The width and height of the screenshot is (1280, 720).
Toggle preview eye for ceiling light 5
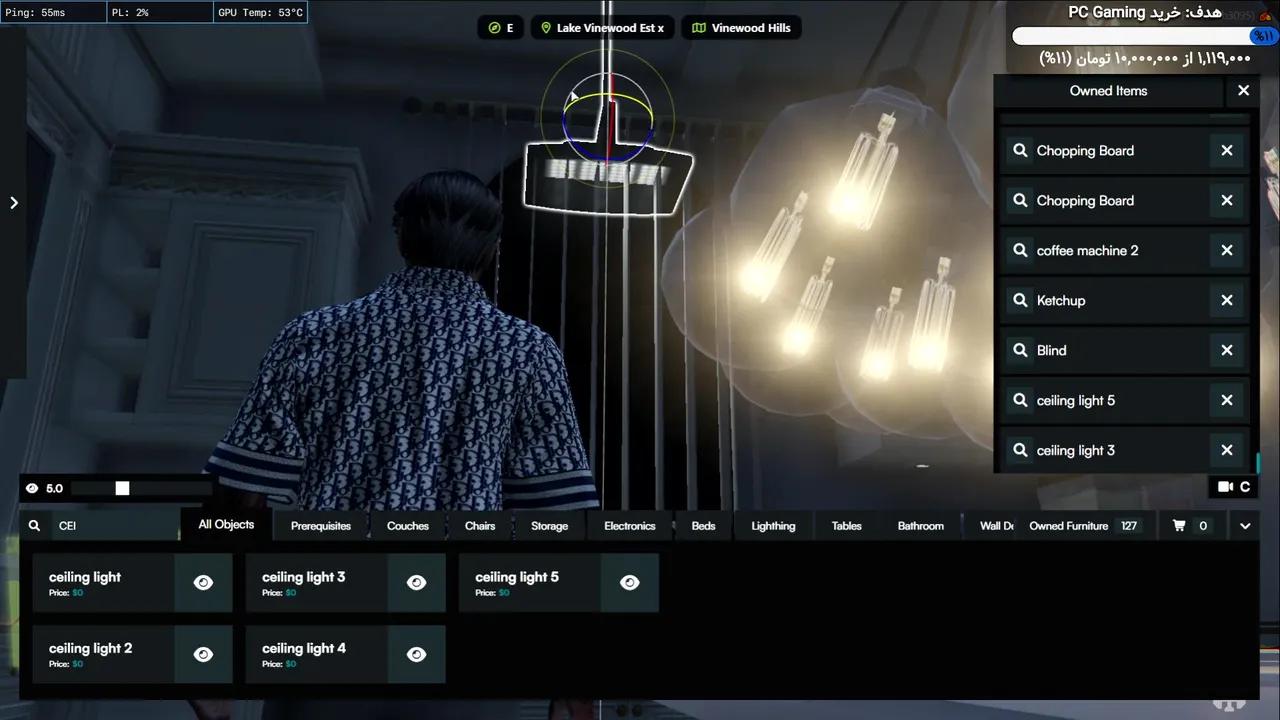629,582
